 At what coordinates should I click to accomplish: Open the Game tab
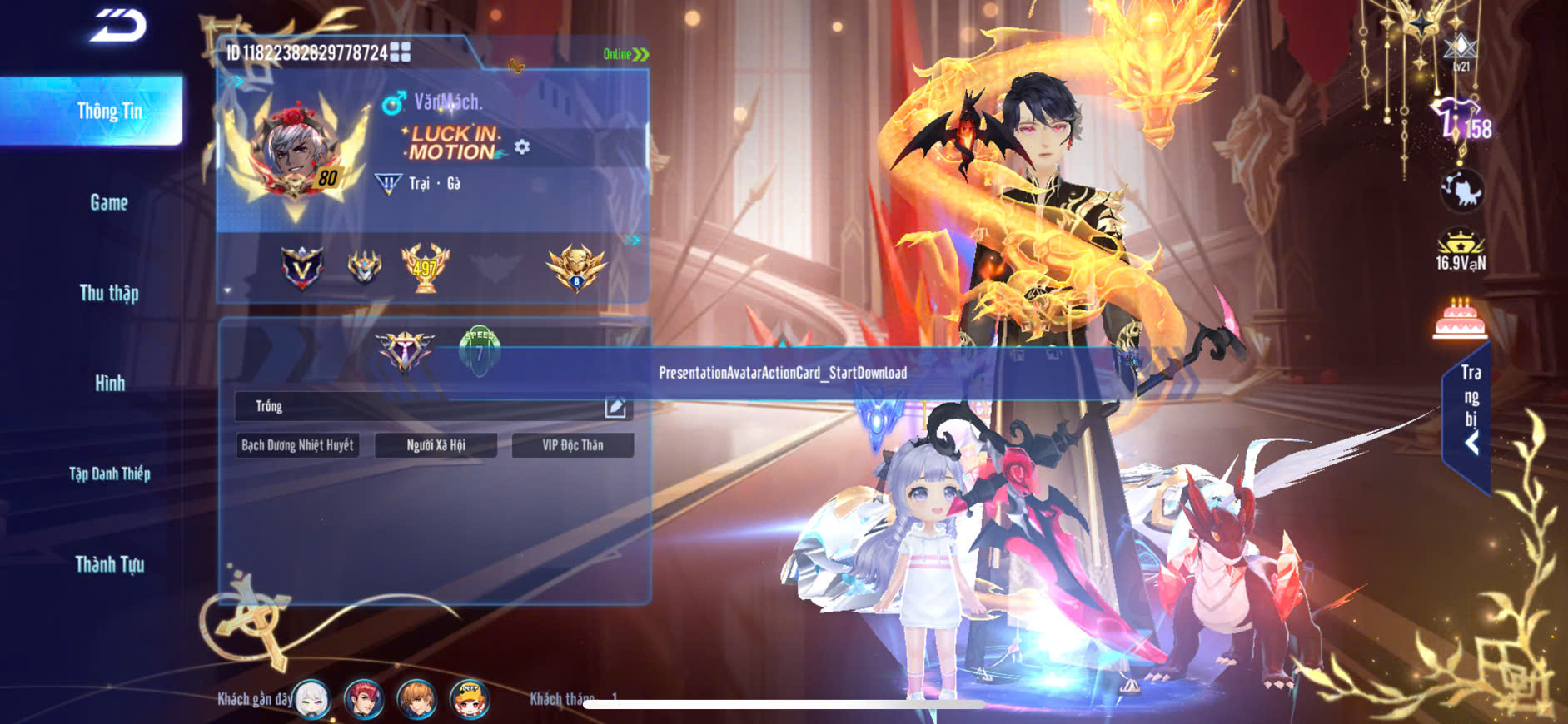point(109,202)
